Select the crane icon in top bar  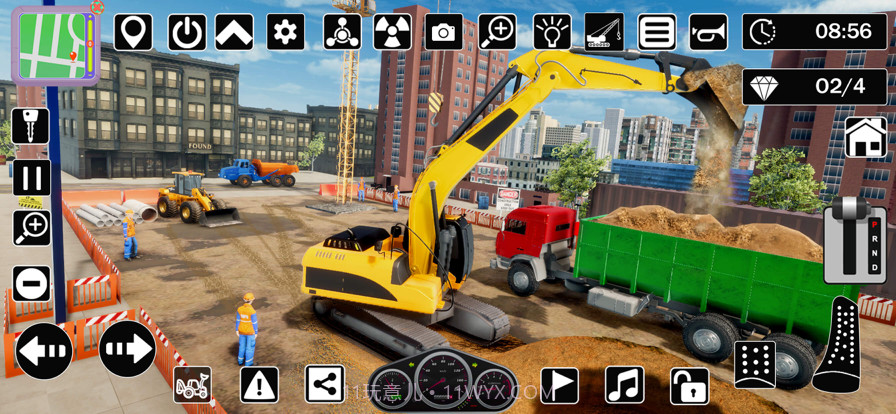(x=604, y=32)
